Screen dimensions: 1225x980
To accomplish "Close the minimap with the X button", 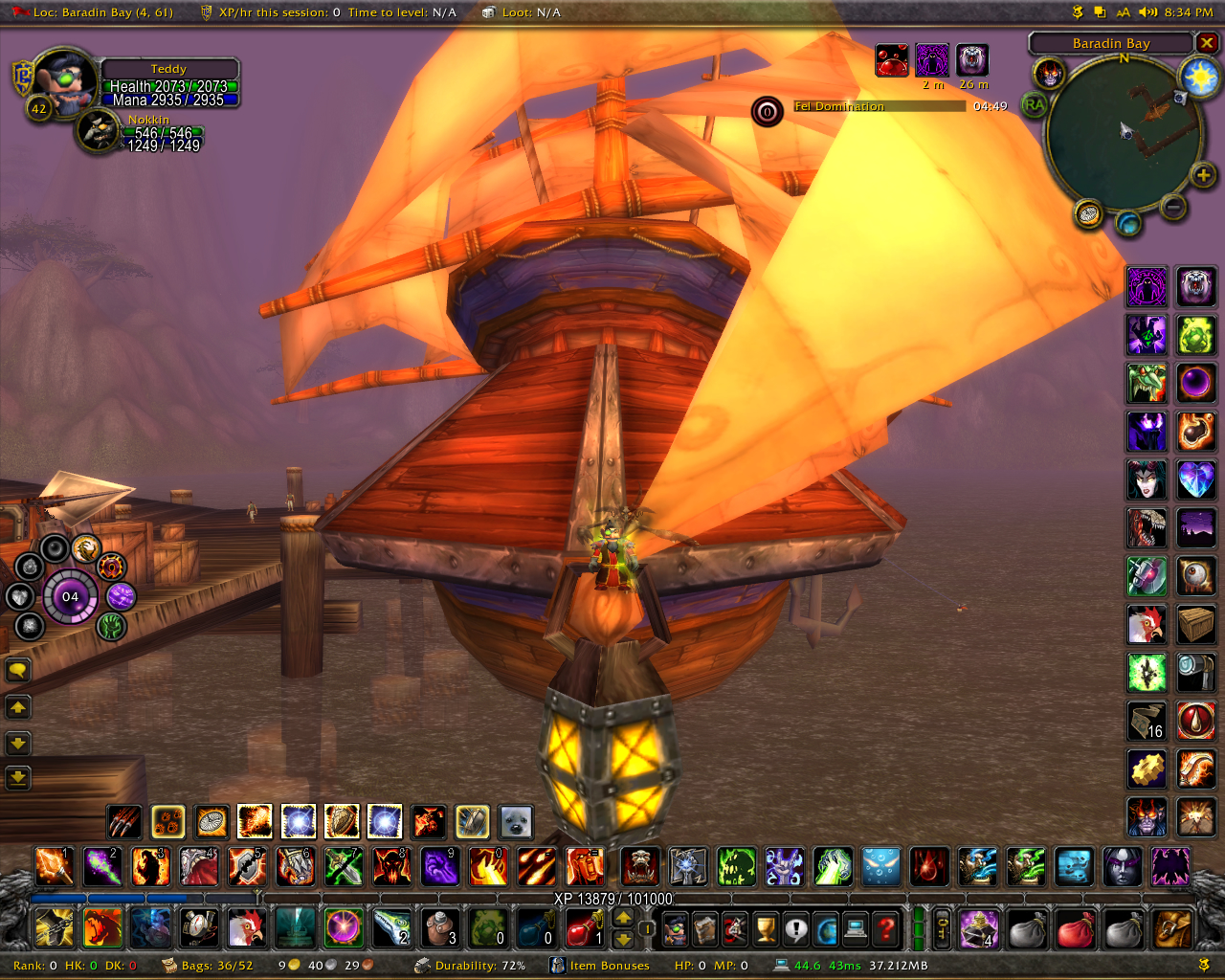I will pyautogui.click(x=1208, y=43).
